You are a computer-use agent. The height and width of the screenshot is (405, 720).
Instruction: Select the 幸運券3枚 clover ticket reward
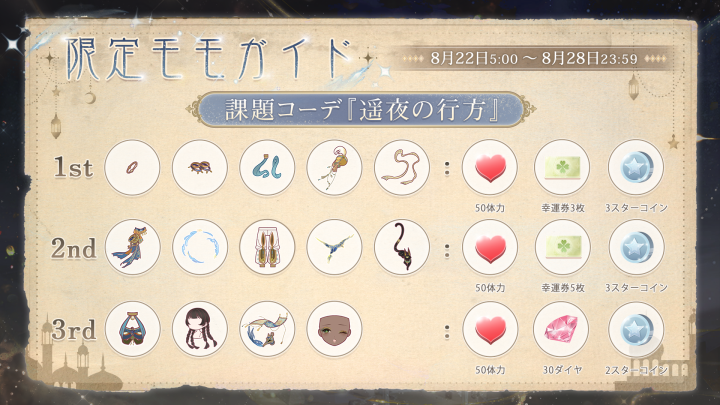coord(562,166)
